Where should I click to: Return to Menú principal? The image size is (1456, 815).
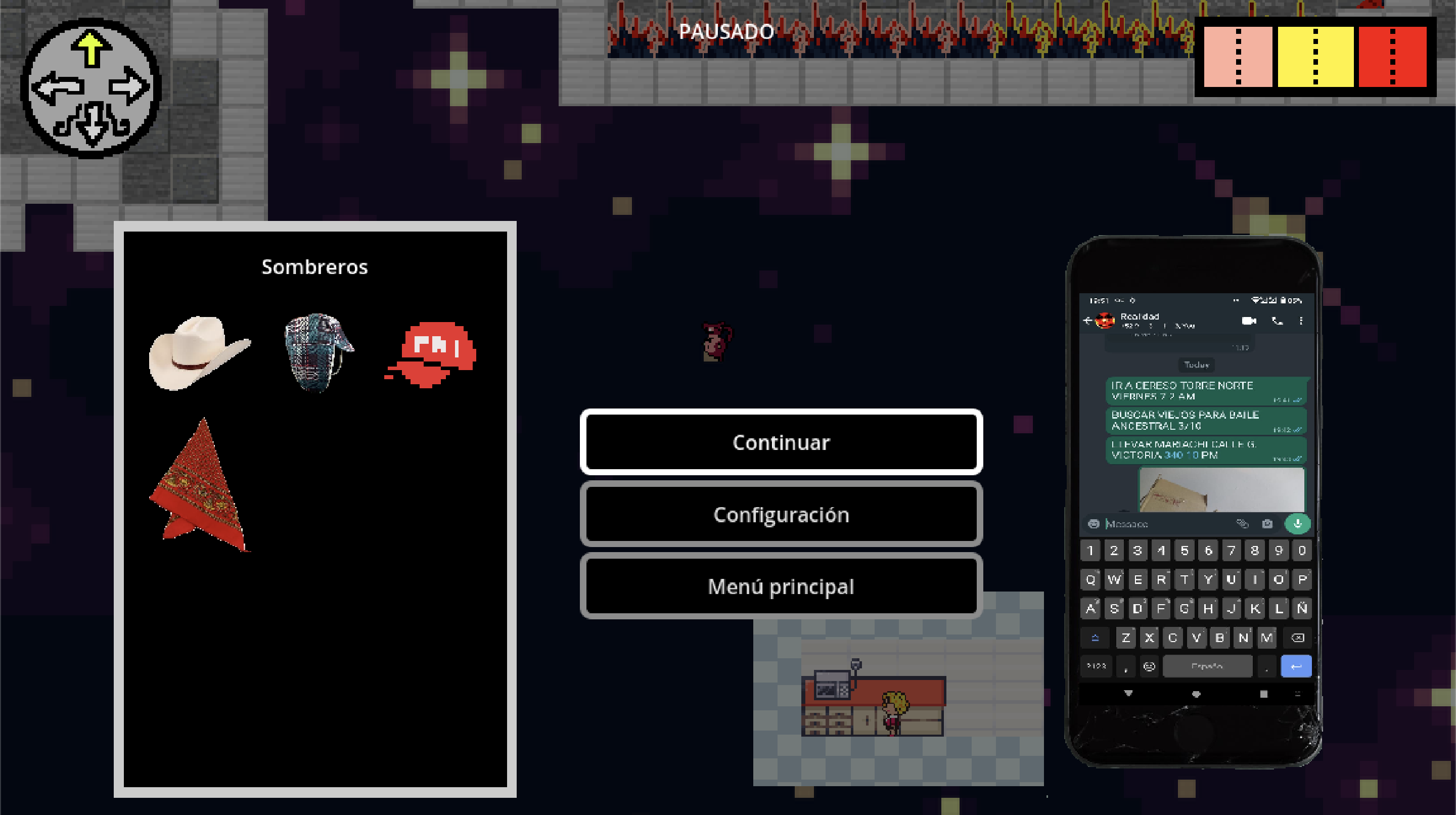[781, 586]
